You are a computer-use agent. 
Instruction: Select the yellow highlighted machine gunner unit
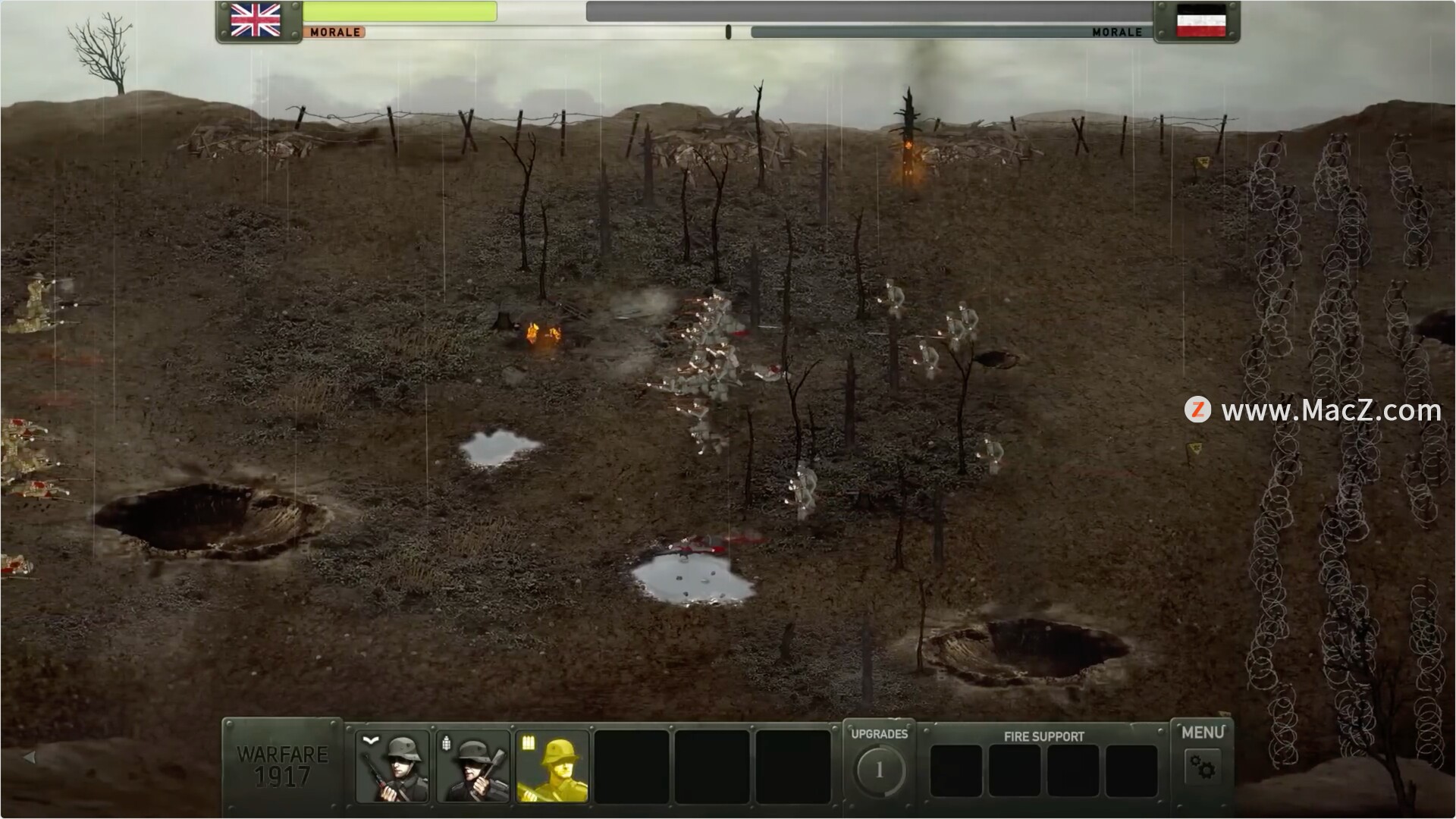click(x=553, y=767)
